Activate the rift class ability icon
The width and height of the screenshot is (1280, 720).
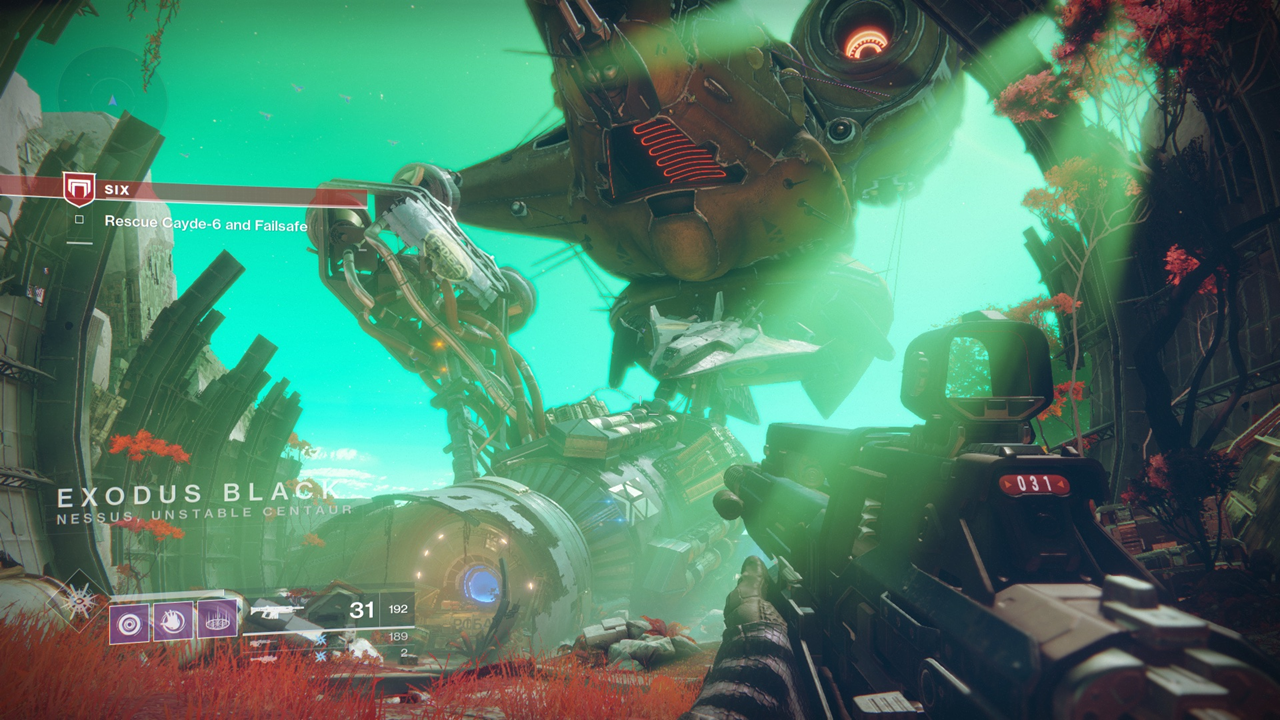tap(217, 620)
